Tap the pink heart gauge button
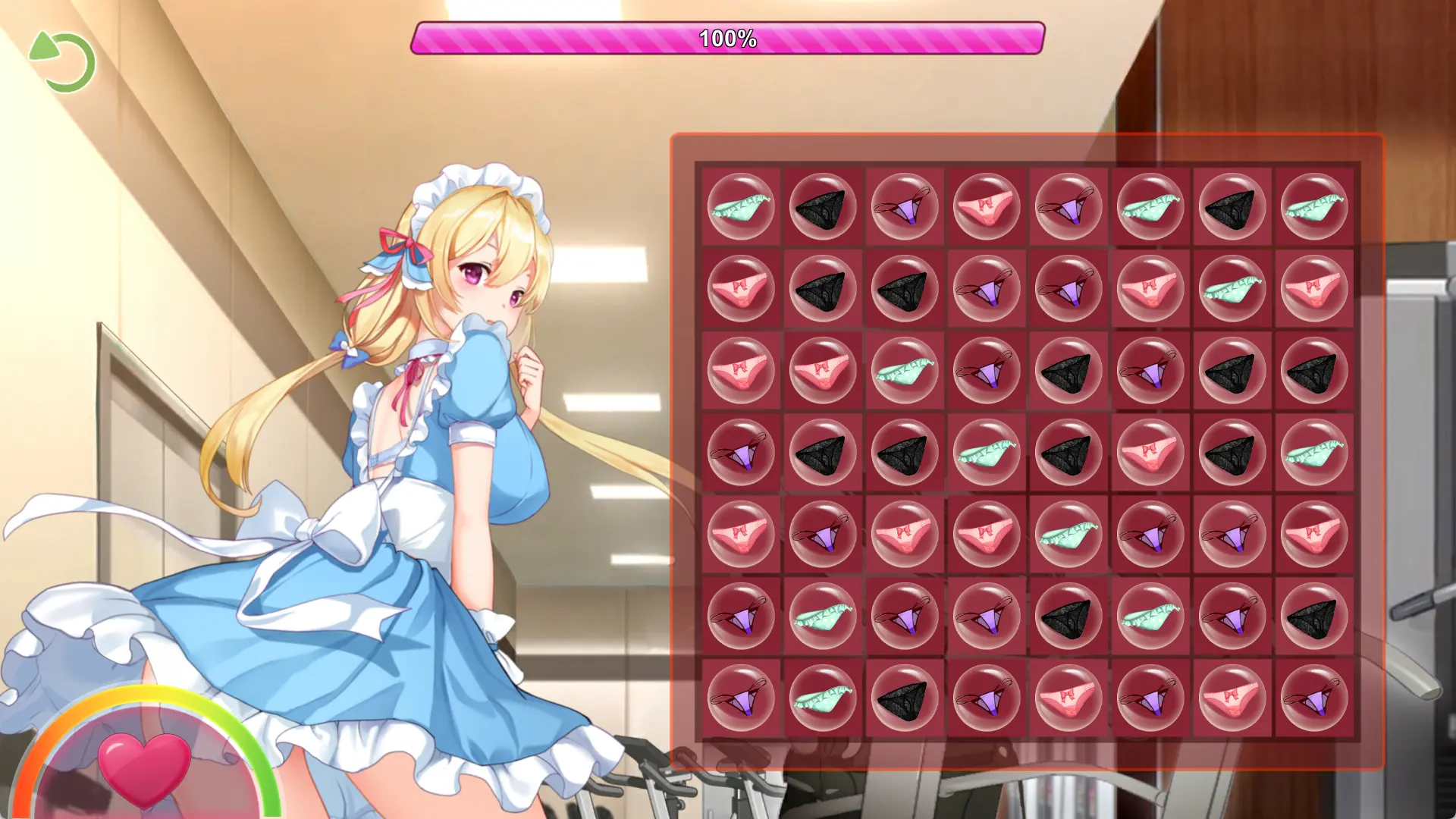Screen dimensions: 1456x819 tap(144, 767)
